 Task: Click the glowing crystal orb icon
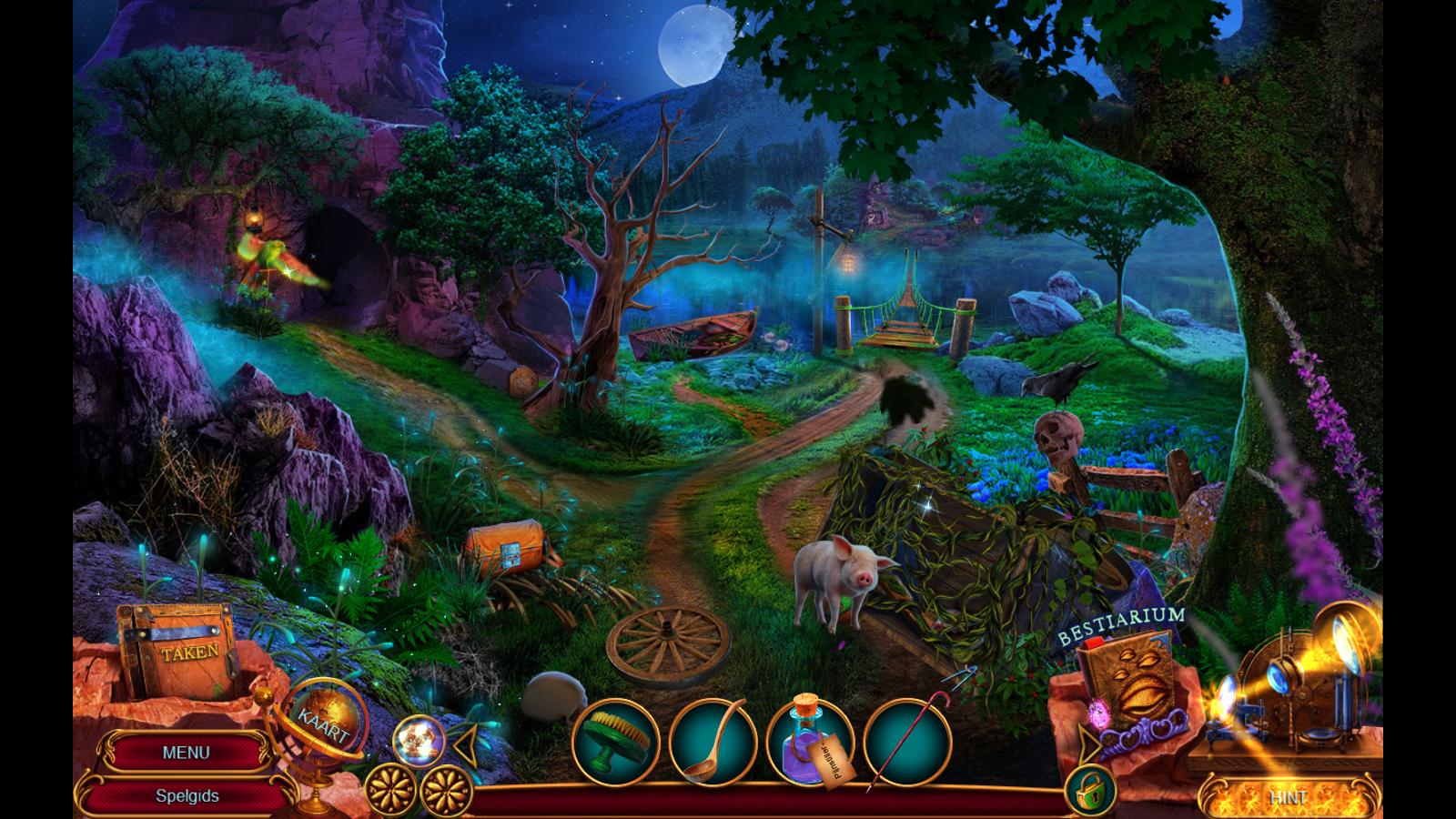point(418,738)
